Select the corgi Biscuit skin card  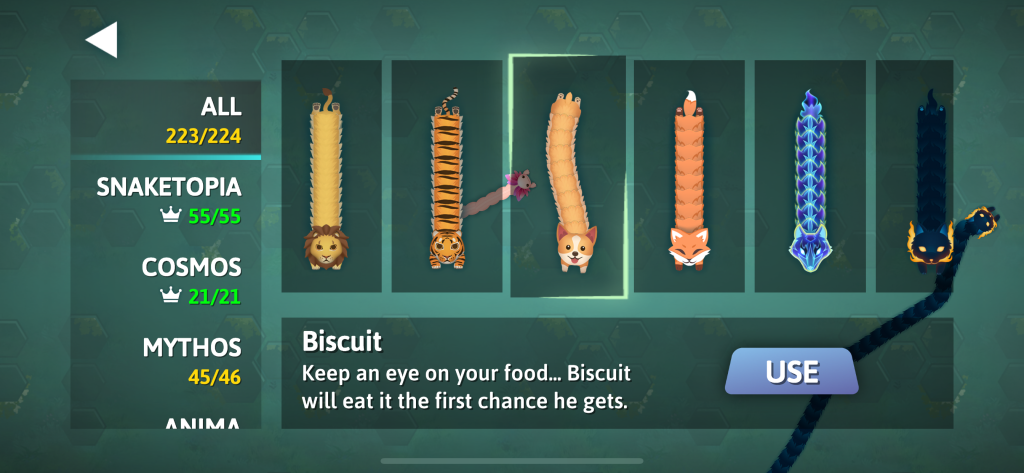tap(568, 176)
